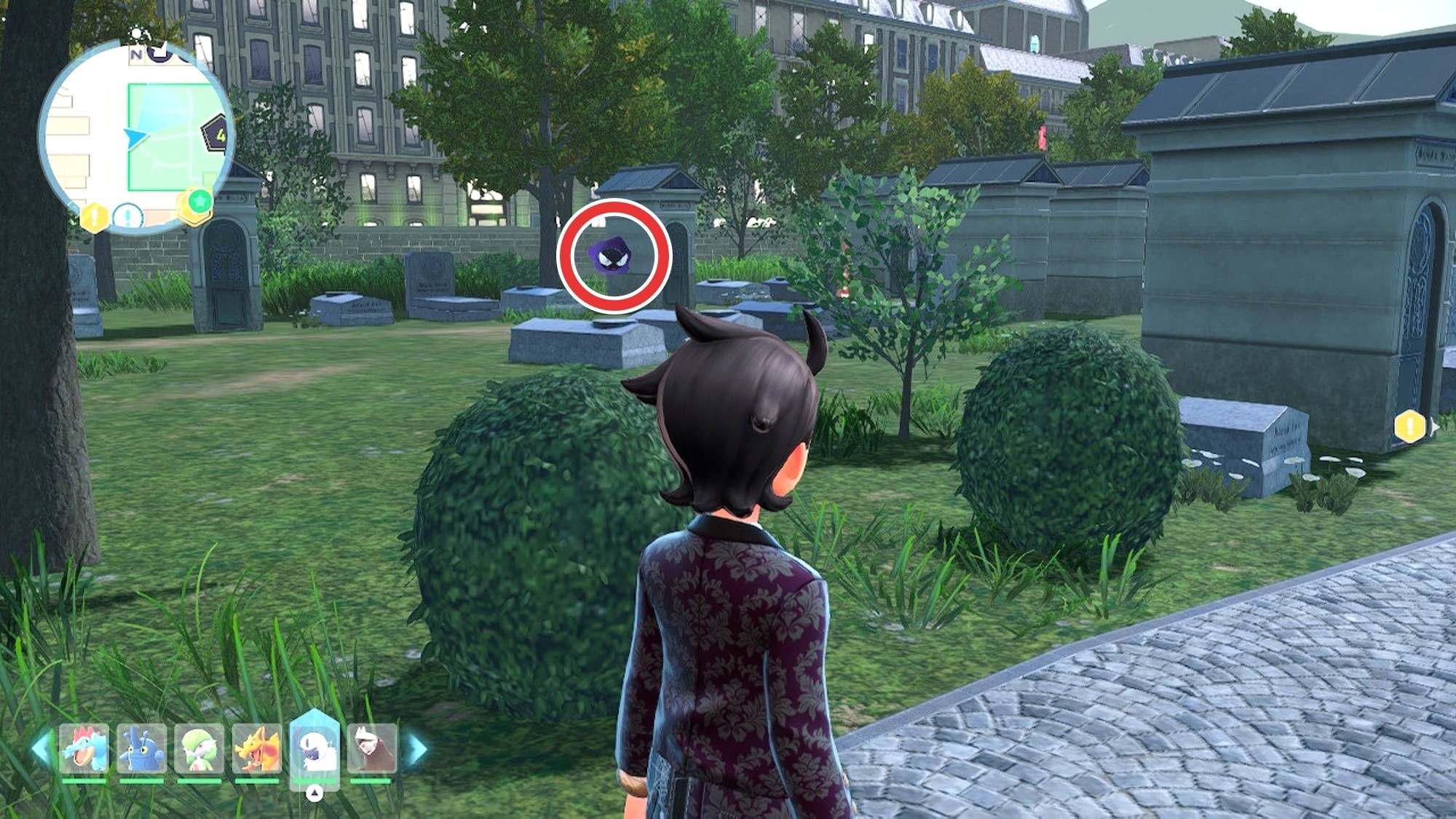Click the white exclamation circle on minimap
The width and height of the screenshot is (1456, 819).
point(128,216)
